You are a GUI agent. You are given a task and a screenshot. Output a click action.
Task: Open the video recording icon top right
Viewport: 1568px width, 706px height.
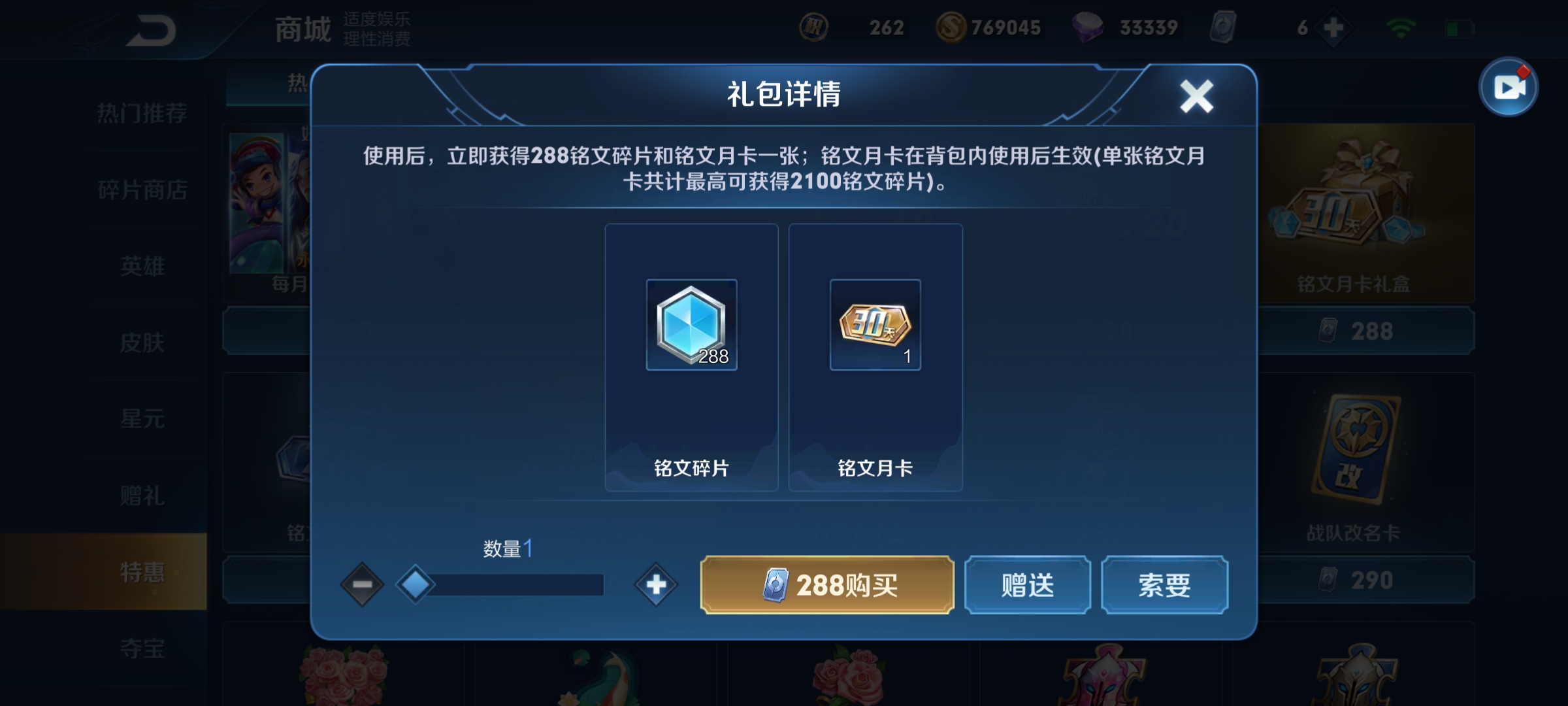(1511, 87)
